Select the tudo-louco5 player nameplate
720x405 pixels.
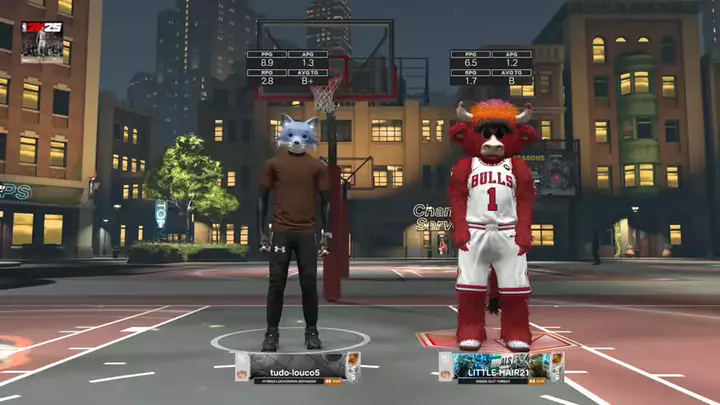[x=297, y=367]
